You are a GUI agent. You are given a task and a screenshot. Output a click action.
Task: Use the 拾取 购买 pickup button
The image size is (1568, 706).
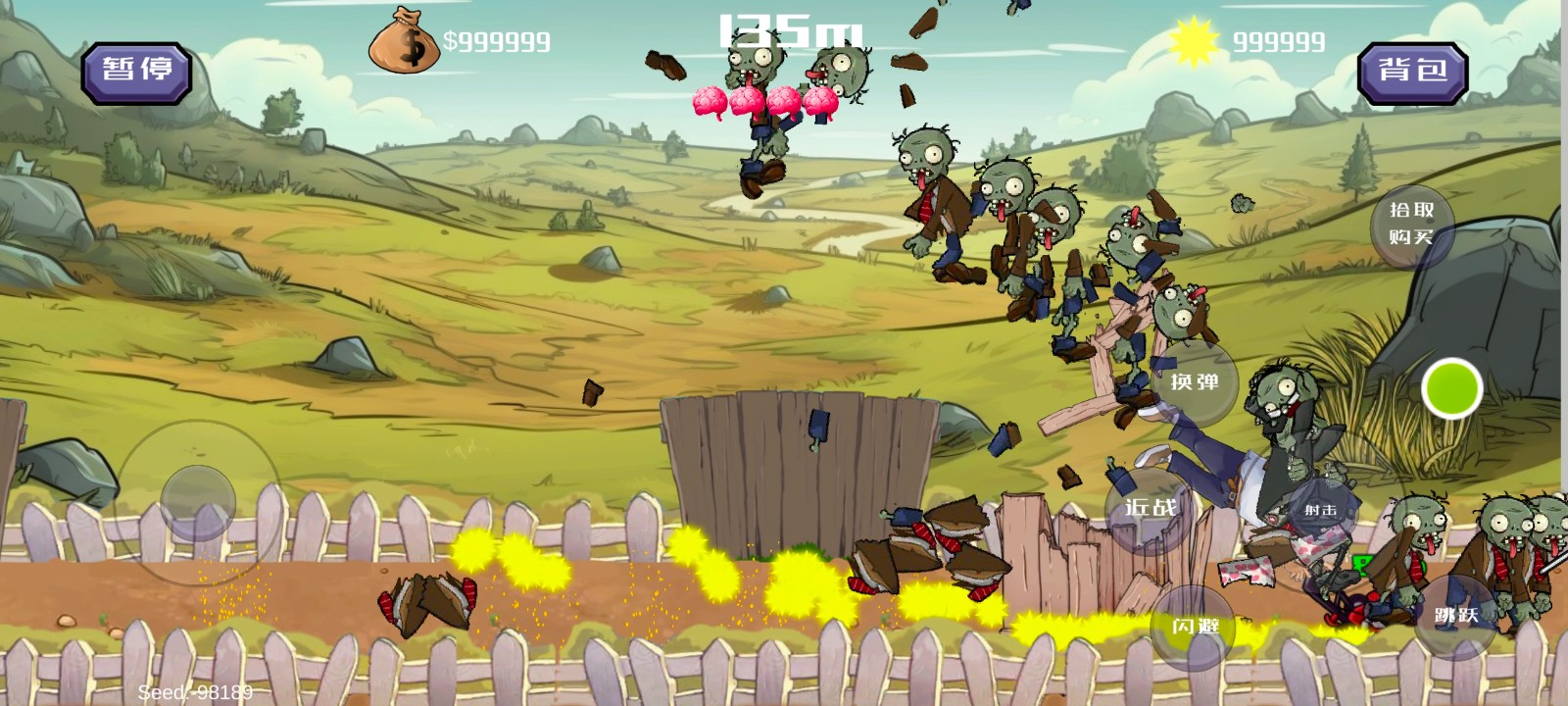tap(1411, 225)
